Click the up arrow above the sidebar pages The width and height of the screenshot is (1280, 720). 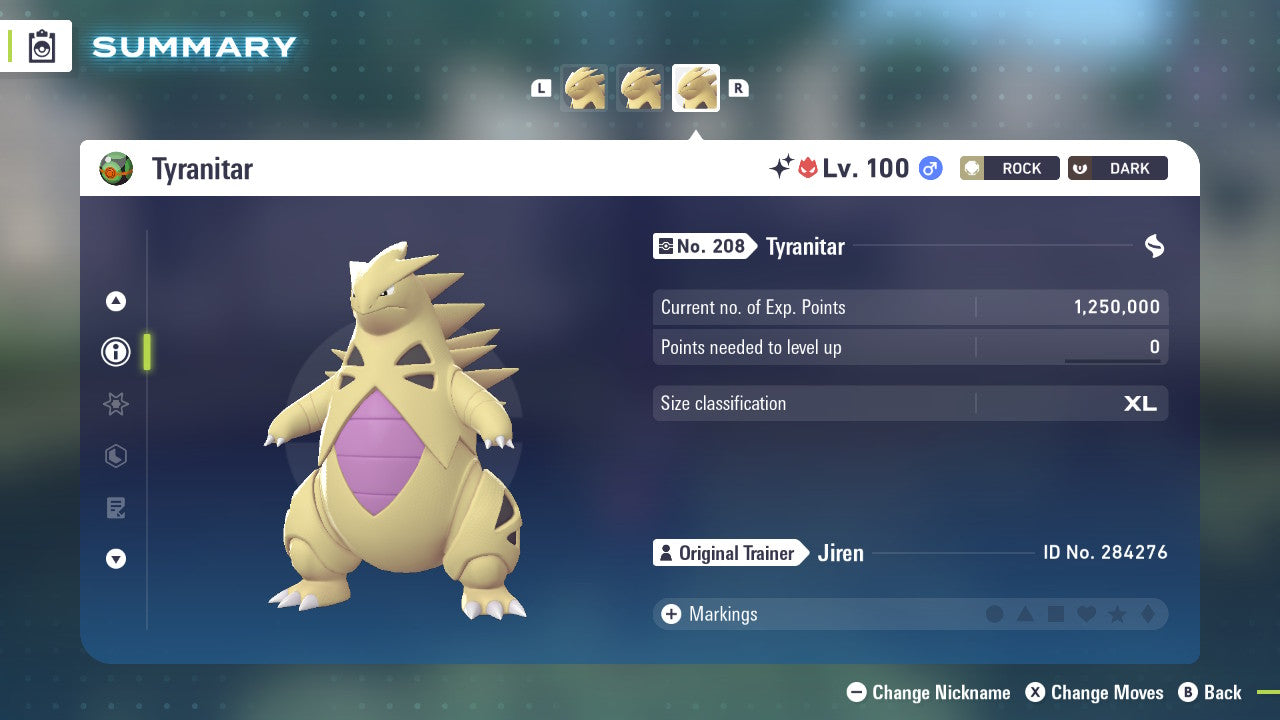click(x=115, y=300)
